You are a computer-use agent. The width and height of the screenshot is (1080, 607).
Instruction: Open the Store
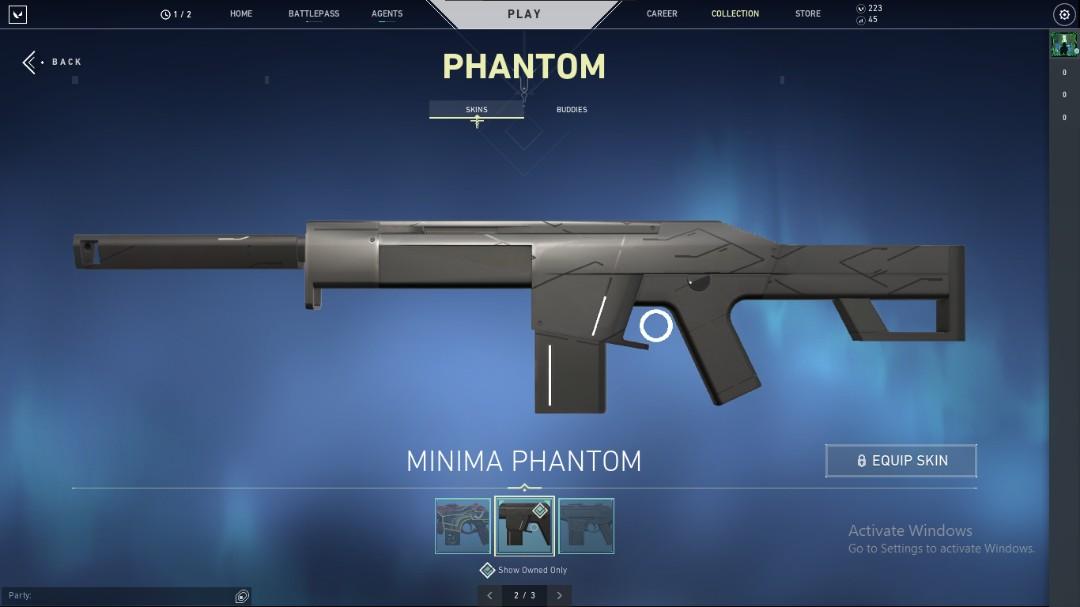coord(808,14)
